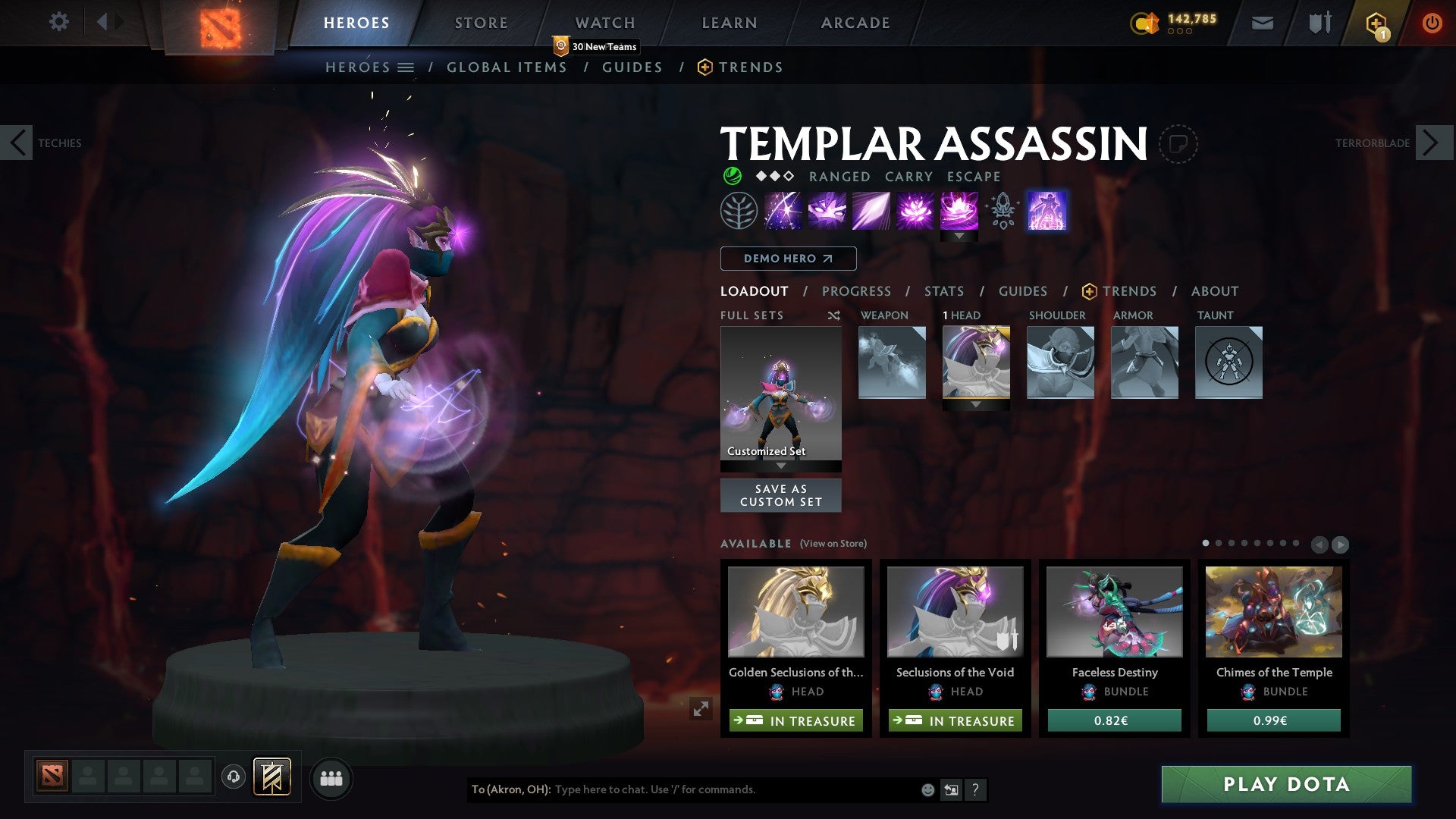This screenshot has width=1456, height=819.
Task: Switch to the STATS tab
Action: coord(943,291)
